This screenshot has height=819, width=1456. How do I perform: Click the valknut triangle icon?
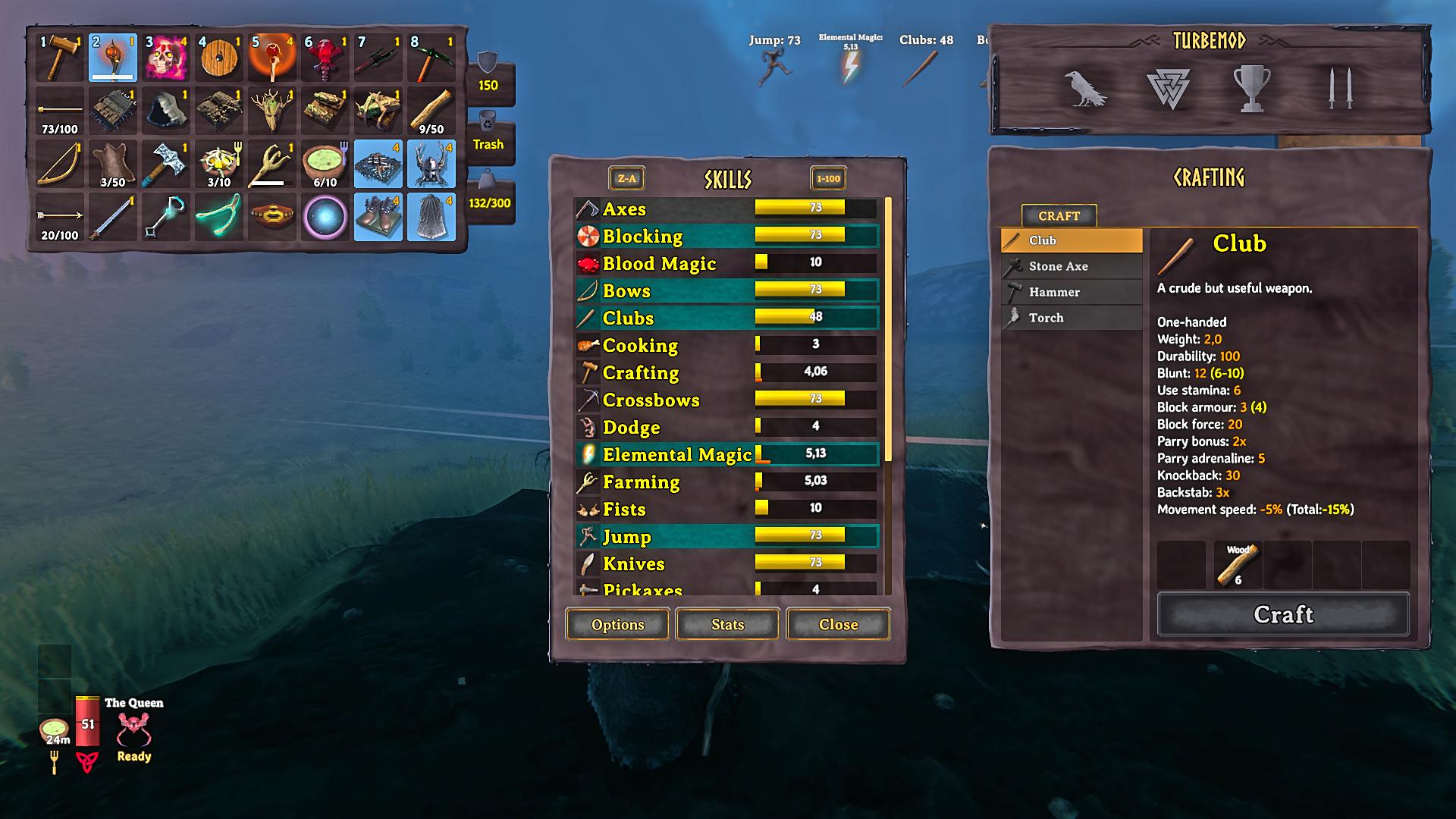1168,88
